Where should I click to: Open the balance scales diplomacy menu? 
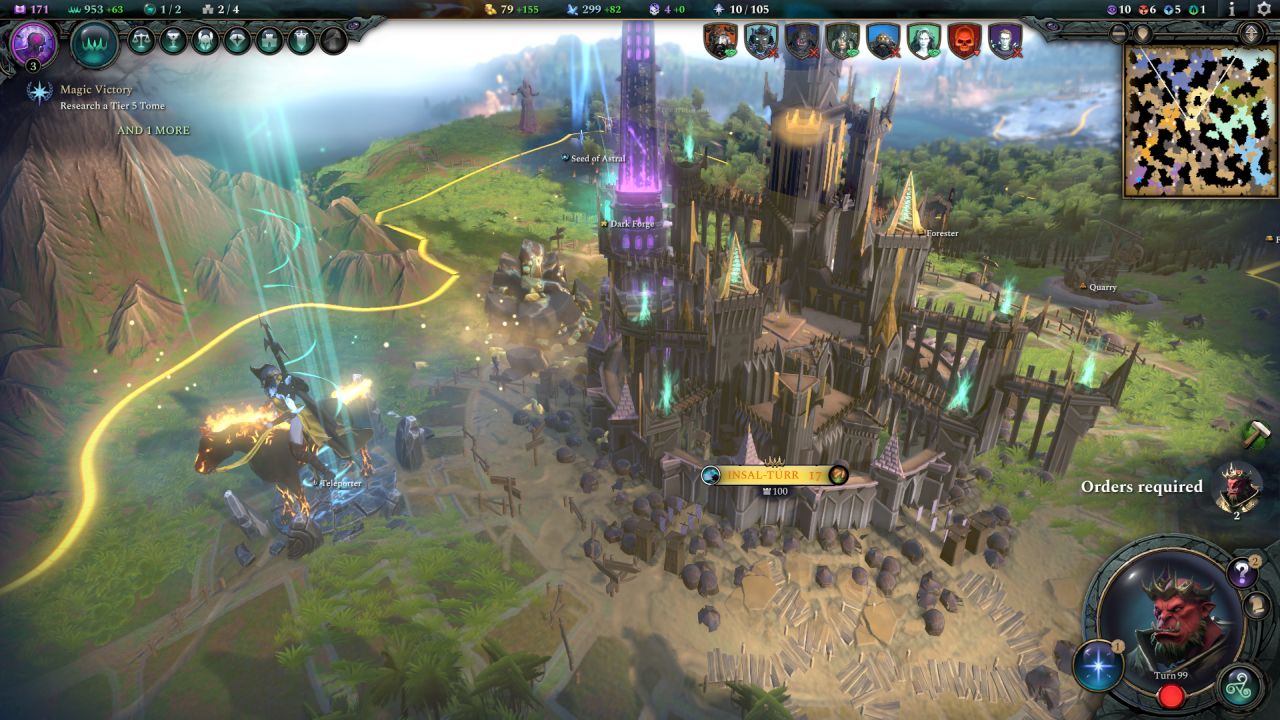(141, 40)
